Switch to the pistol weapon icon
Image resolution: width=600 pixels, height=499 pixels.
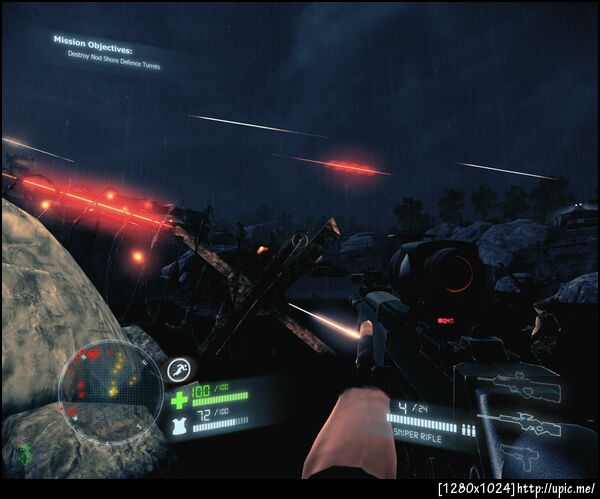(520, 453)
